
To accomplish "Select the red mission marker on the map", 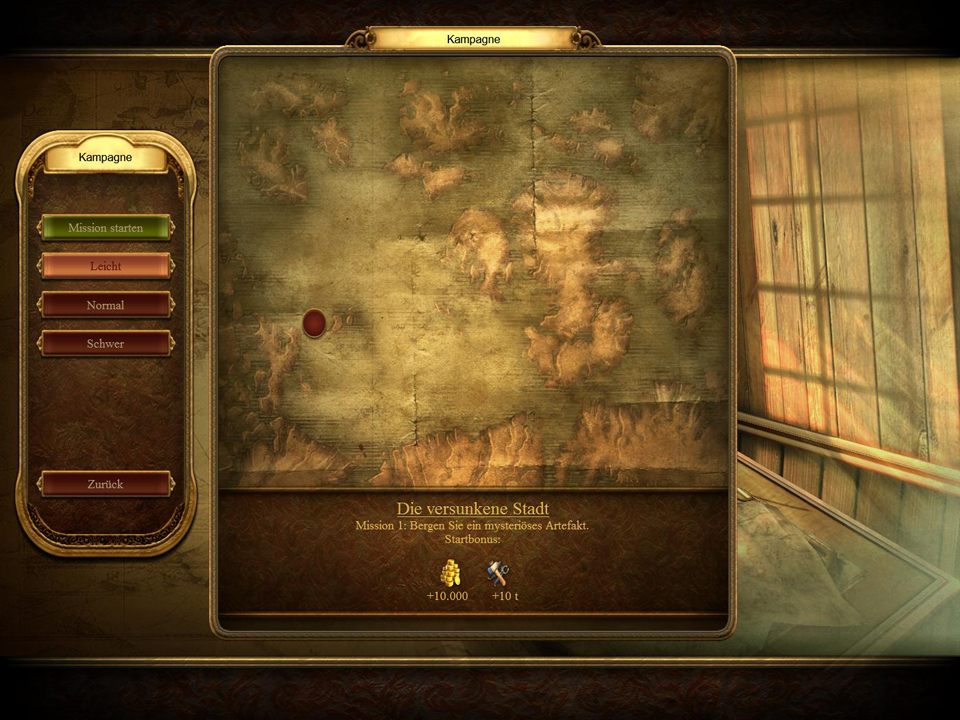I will click(x=314, y=323).
